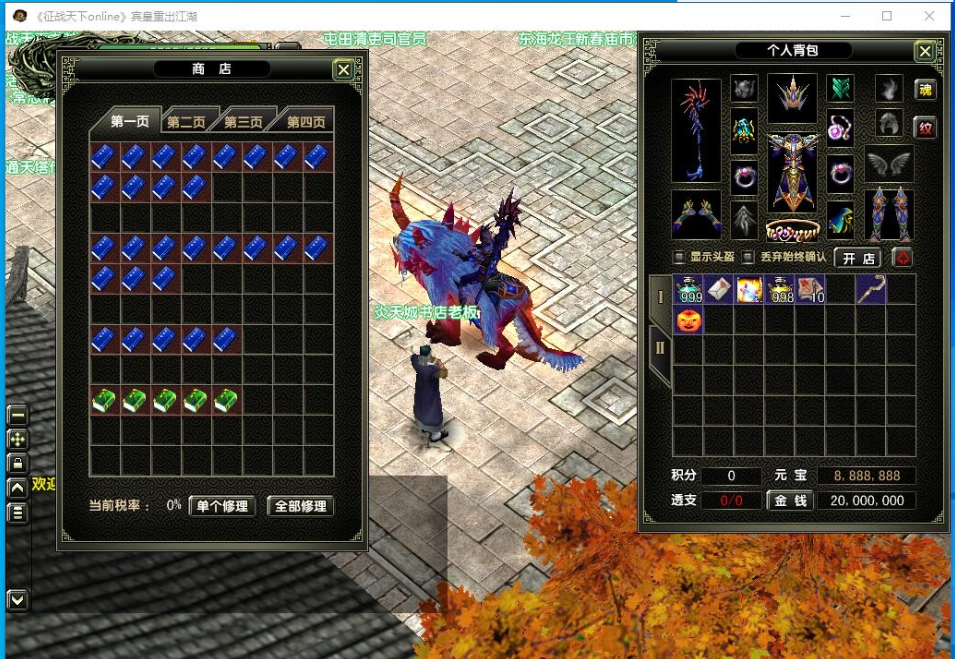
Task: Close the 个人背包 inventory panel
Action: pos(925,51)
